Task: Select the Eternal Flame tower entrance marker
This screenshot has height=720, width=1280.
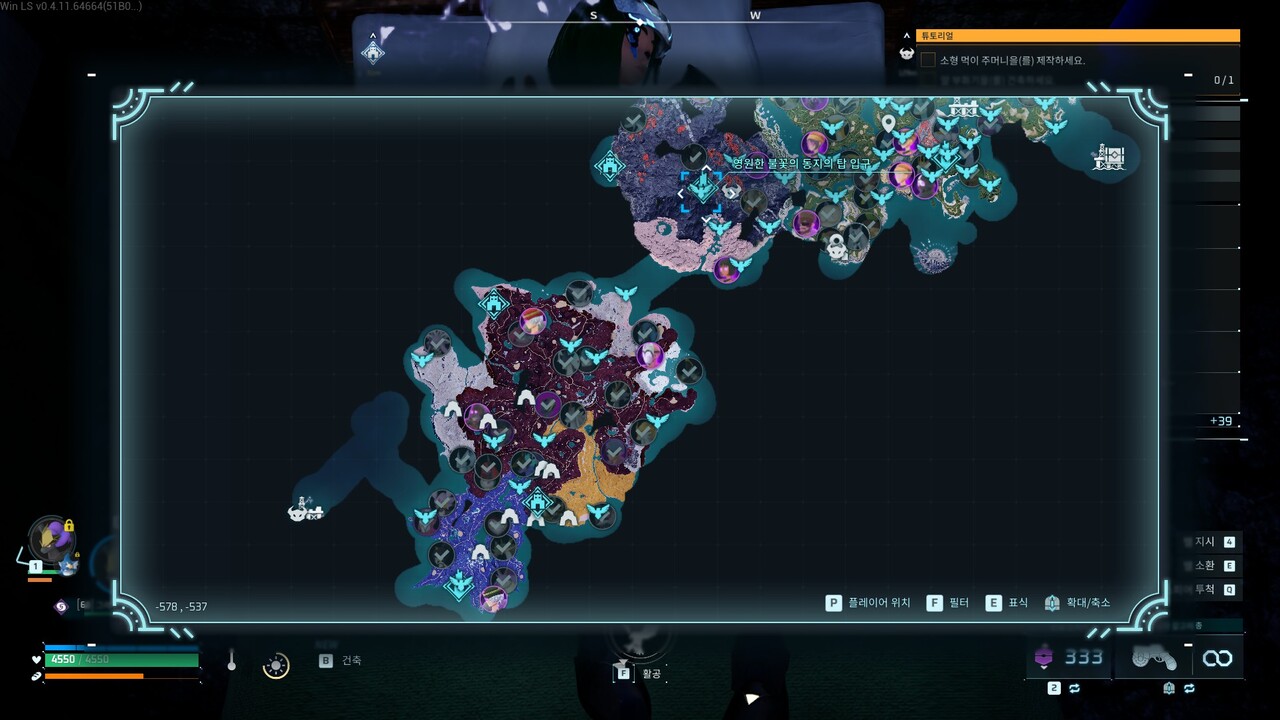Action: coord(704,188)
